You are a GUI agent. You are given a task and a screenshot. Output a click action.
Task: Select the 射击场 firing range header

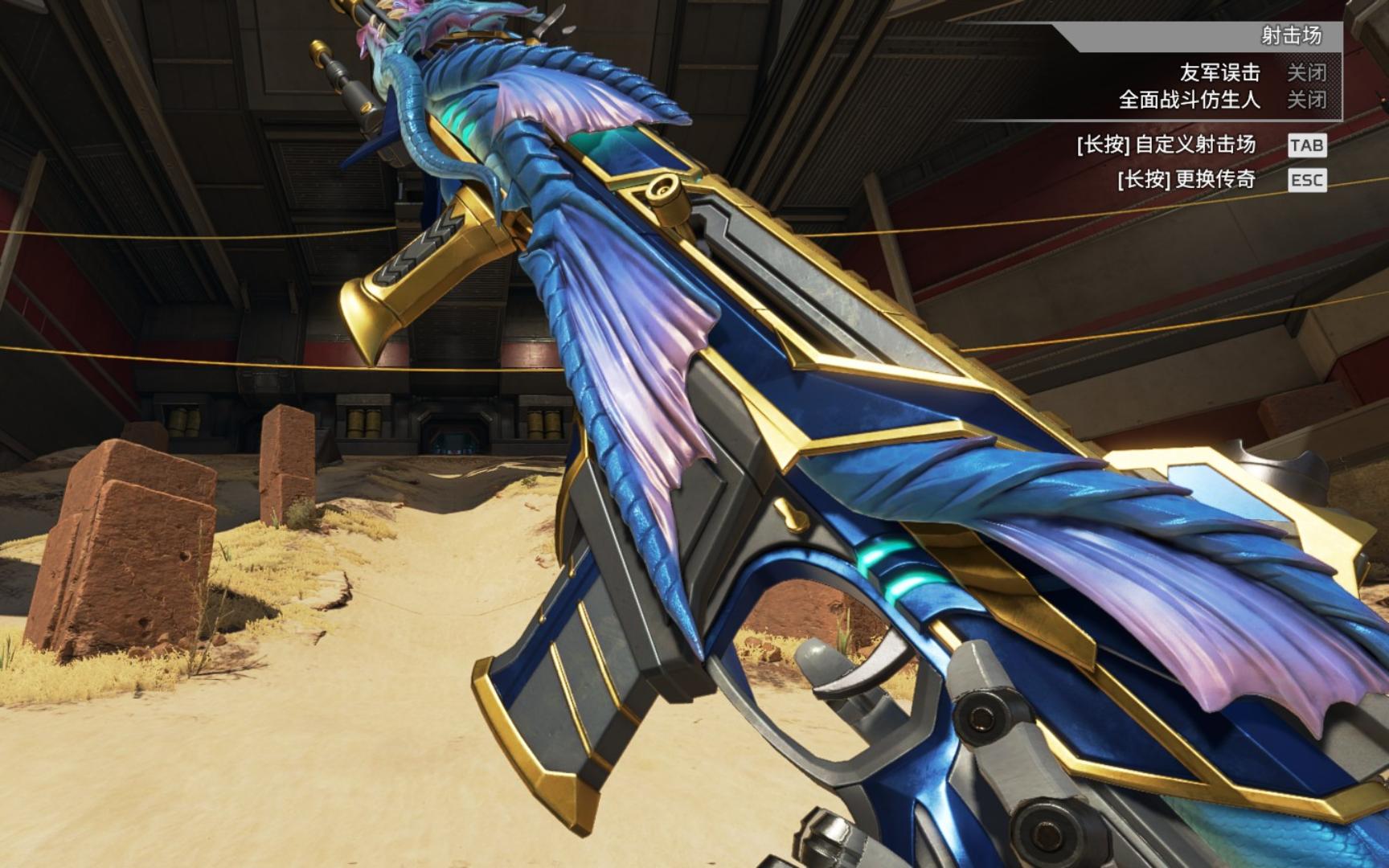pyautogui.click(x=1291, y=36)
